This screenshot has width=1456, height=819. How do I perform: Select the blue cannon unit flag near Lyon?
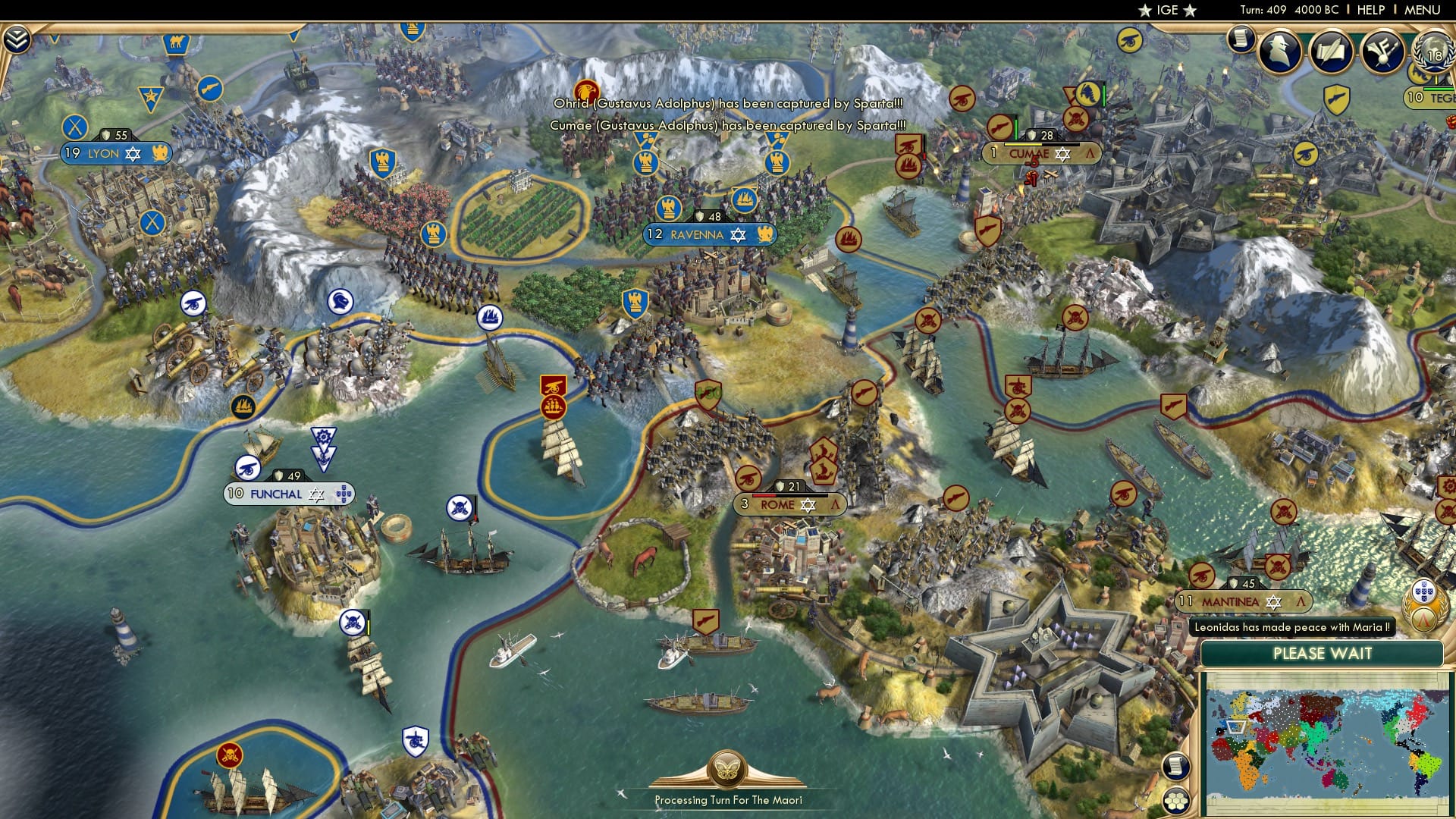196,302
